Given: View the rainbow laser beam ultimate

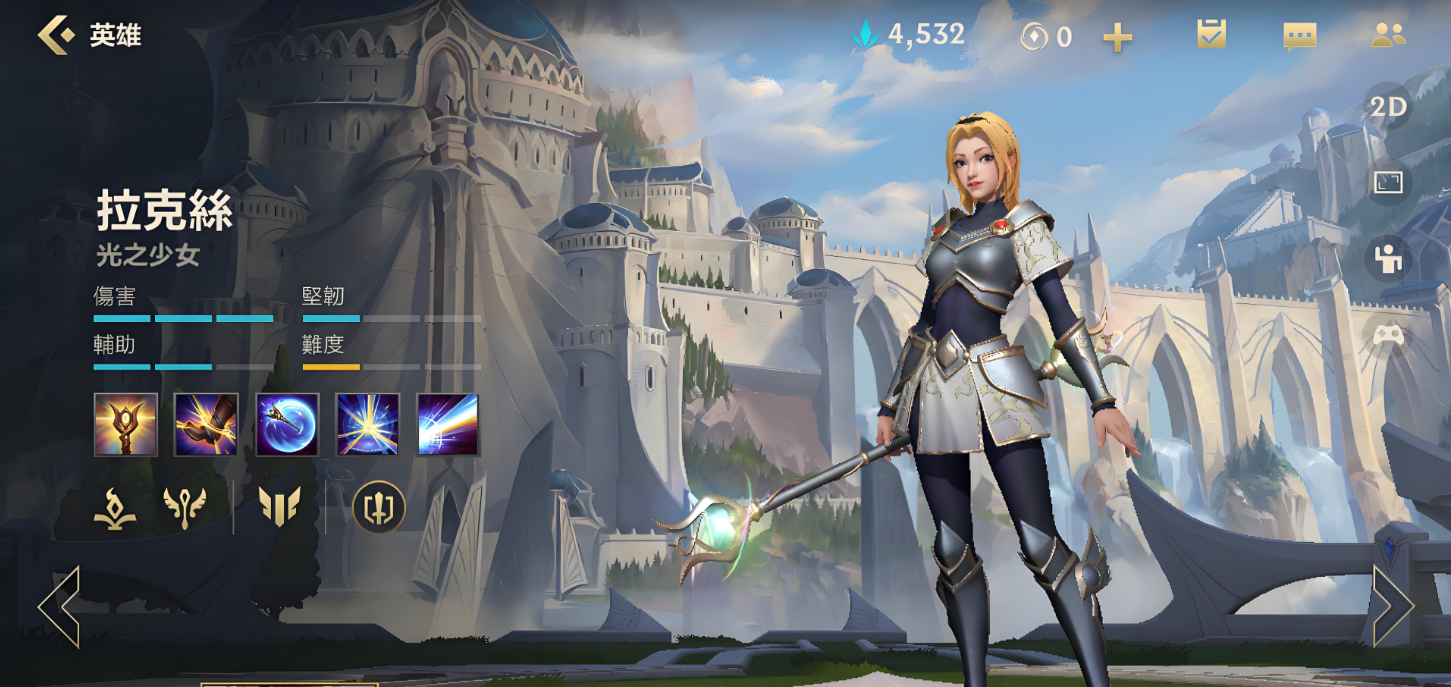Looking at the screenshot, I should coord(447,424).
